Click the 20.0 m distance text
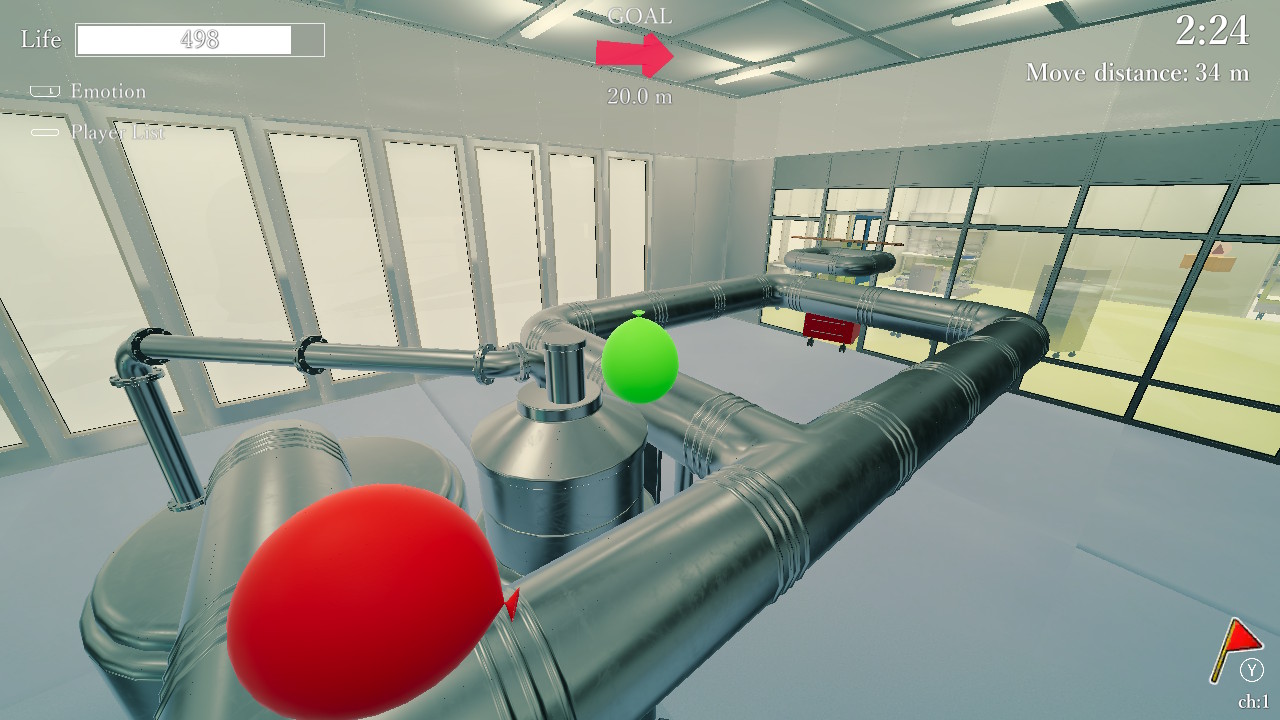1280x720 pixels. pos(639,99)
